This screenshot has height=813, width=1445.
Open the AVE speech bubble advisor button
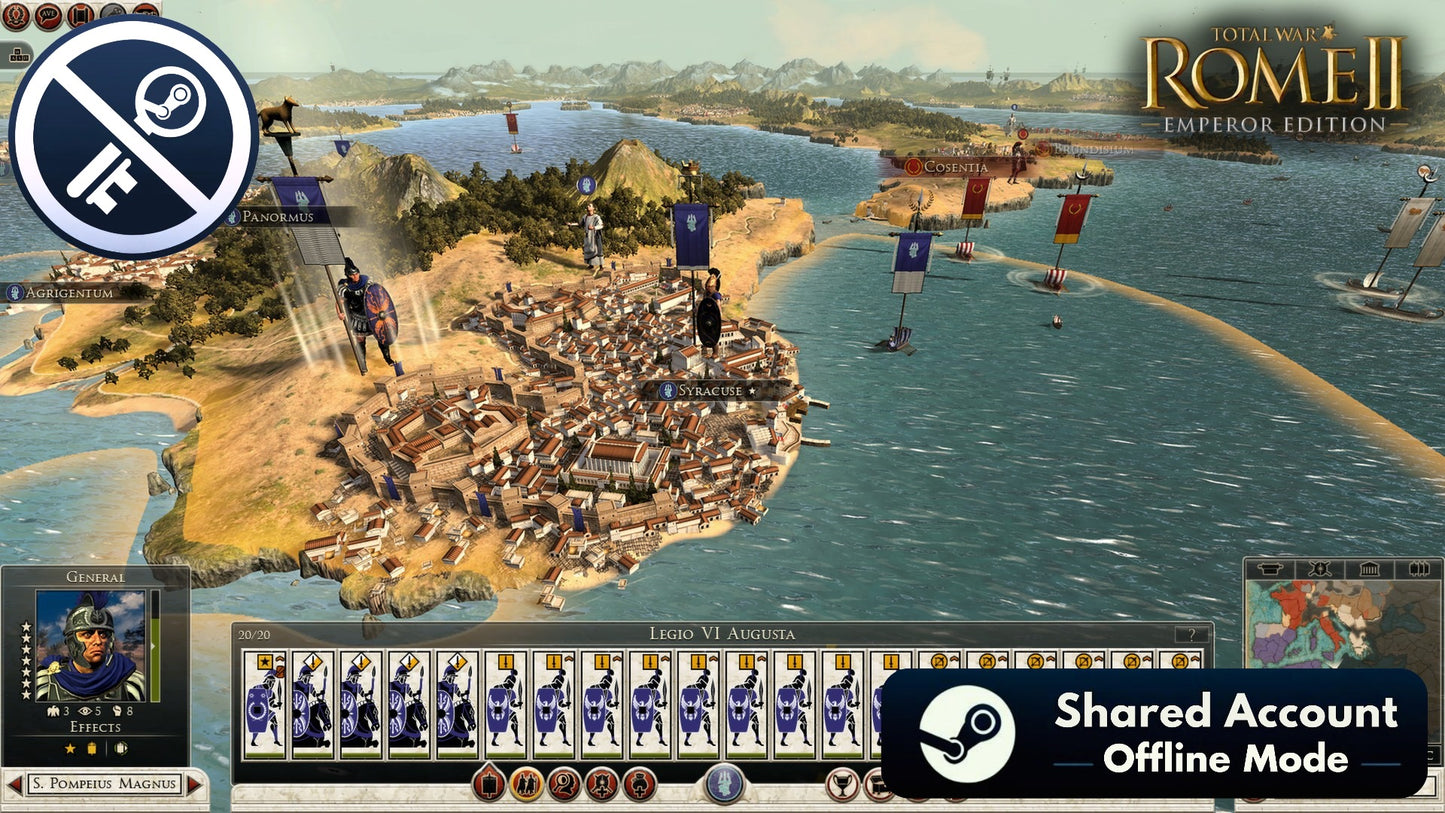[48, 14]
